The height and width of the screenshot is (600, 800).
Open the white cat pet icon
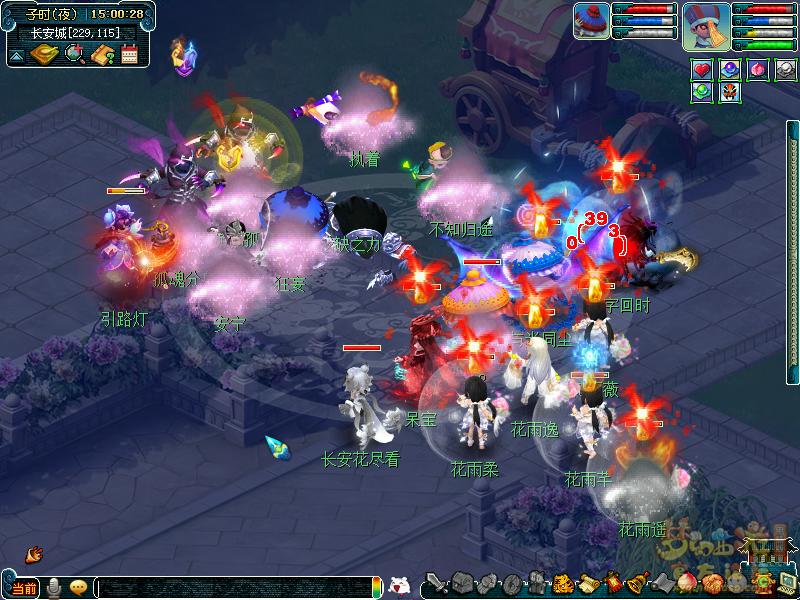(x=399, y=587)
